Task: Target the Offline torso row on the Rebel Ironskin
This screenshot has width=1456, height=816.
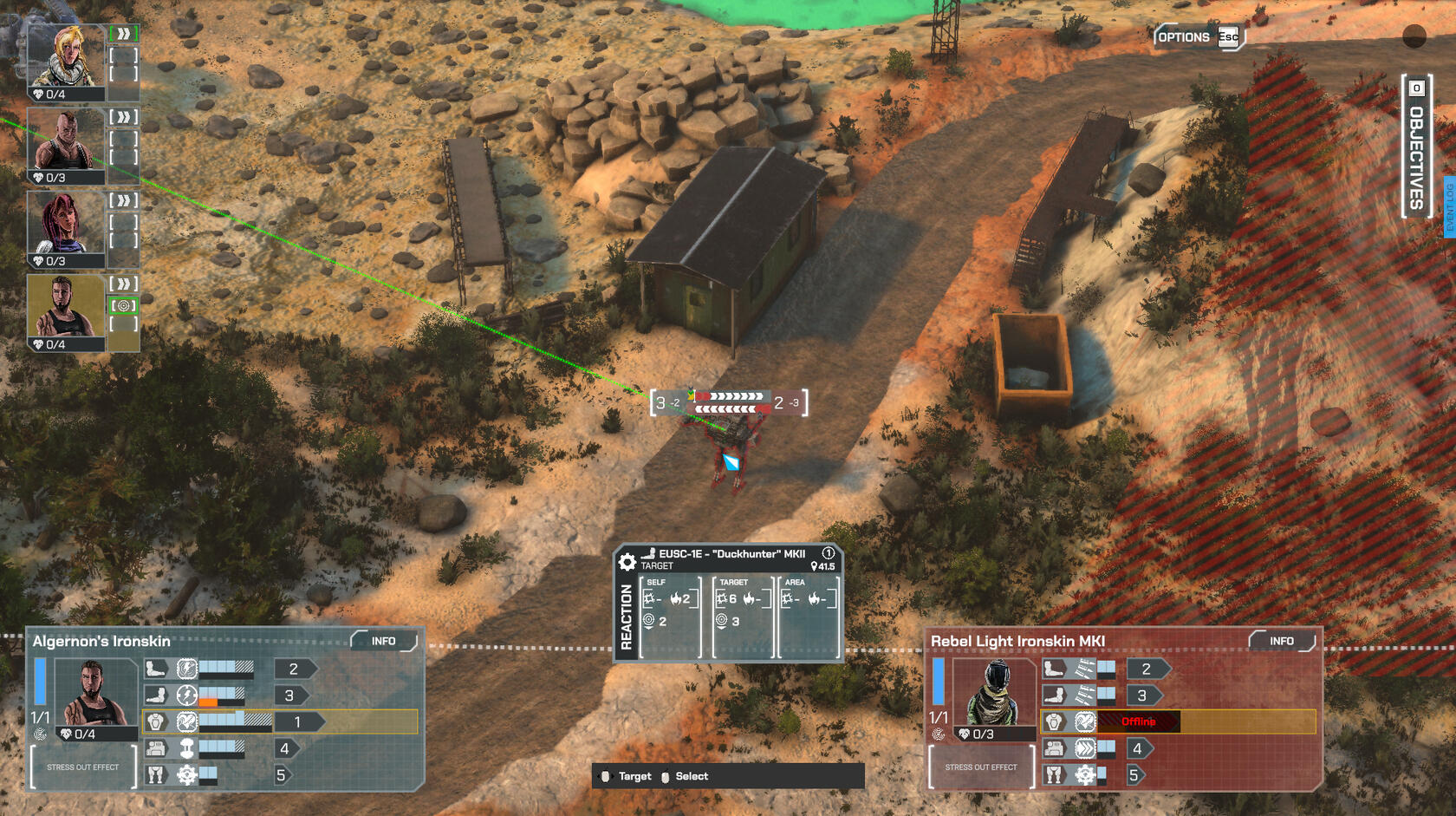Action: [x=1177, y=721]
